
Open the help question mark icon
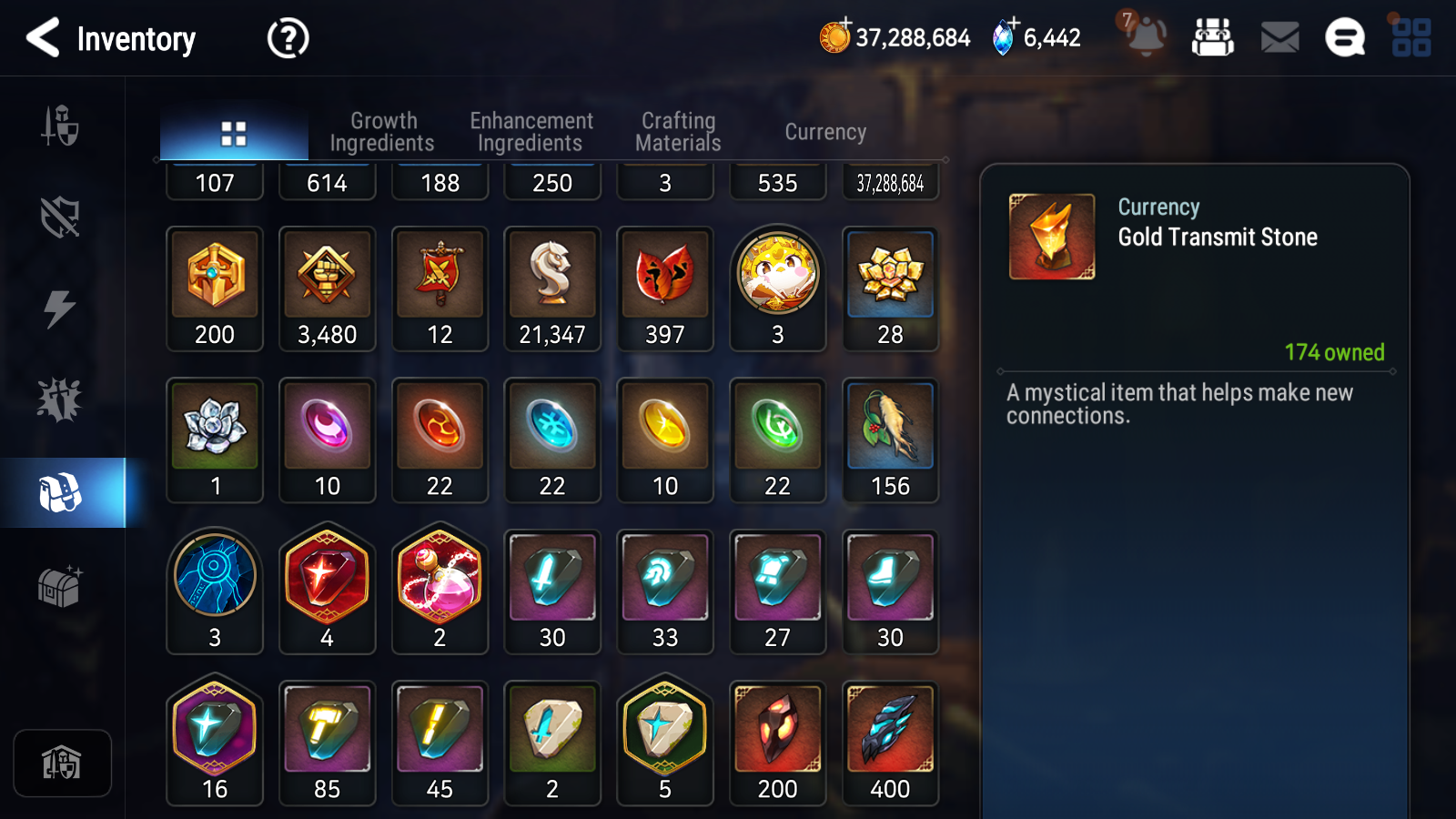287,37
